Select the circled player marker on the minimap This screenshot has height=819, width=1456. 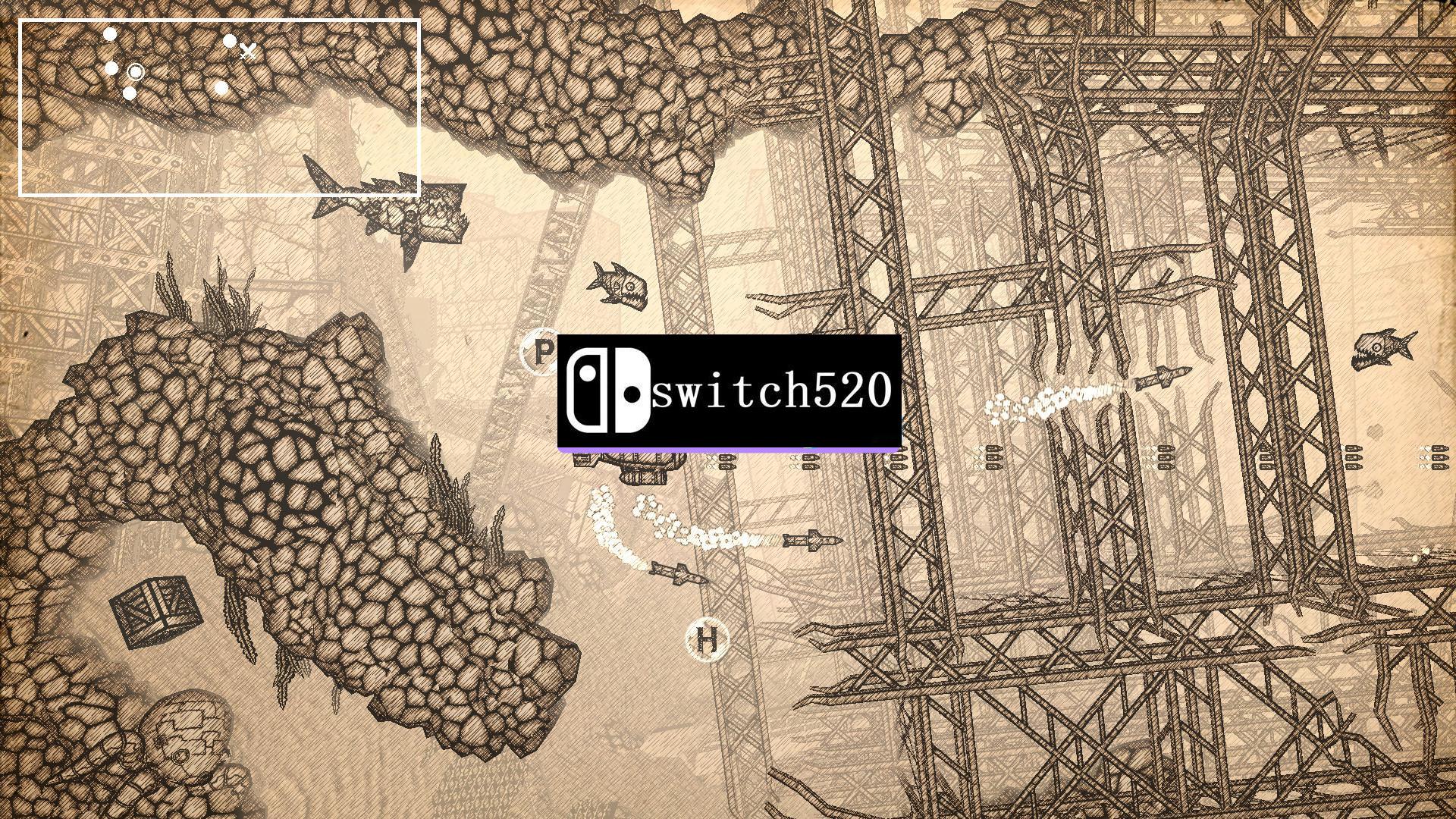click(x=136, y=72)
